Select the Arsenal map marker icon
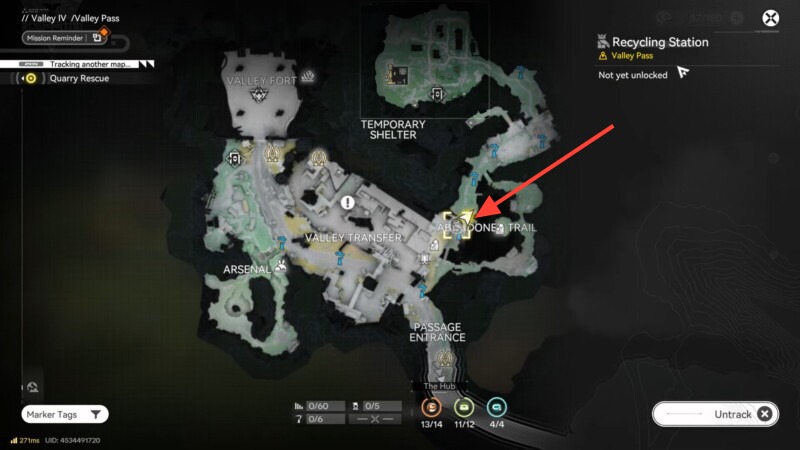800x450 pixels. click(282, 266)
